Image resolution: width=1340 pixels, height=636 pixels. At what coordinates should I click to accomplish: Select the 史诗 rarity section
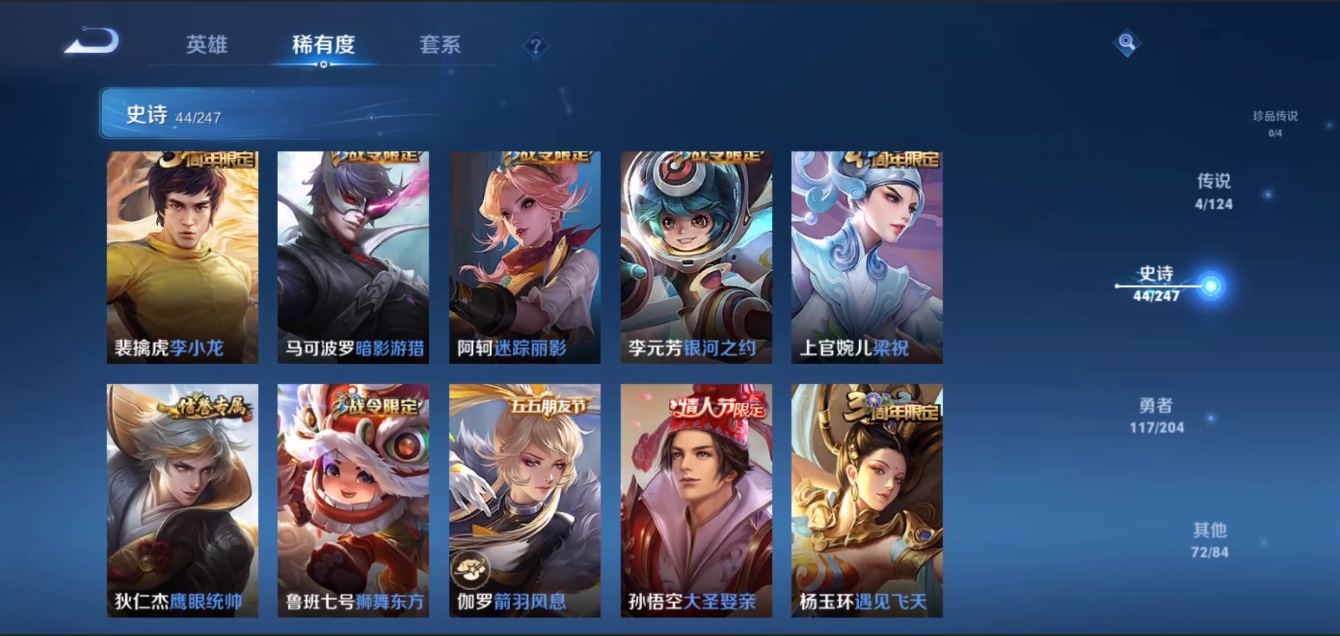1157,283
